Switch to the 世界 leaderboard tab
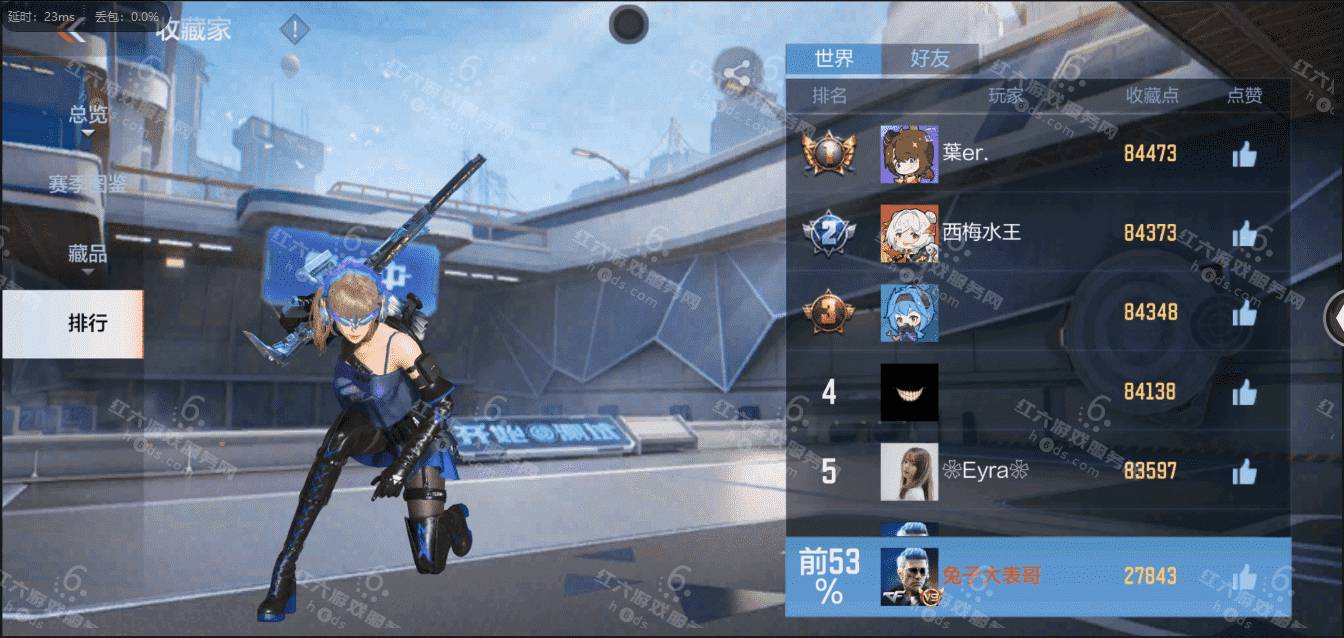 pyautogui.click(x=834, y=59)
